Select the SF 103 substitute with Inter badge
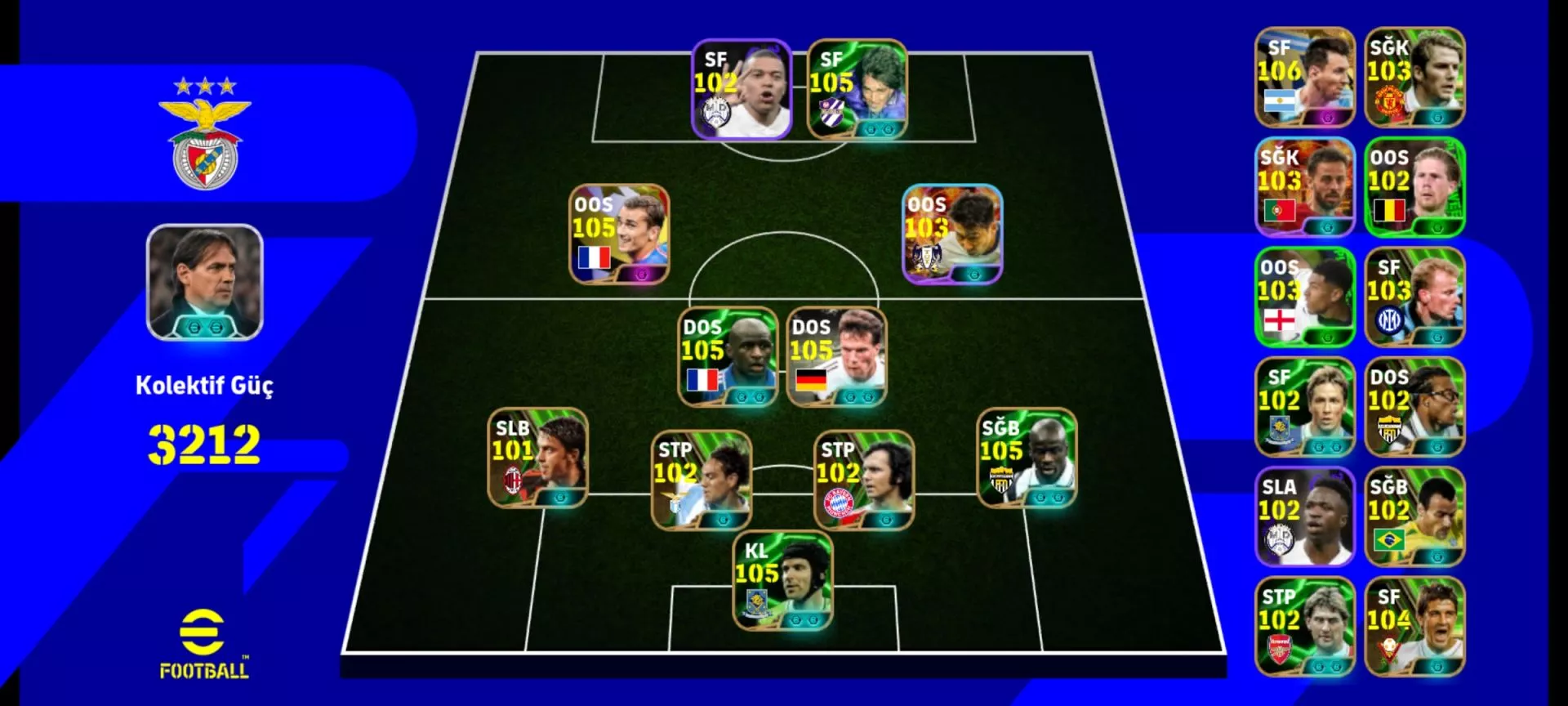The width and height of the screenshot is (1568, 706). pyautogui.click(x=1414, y=297)
